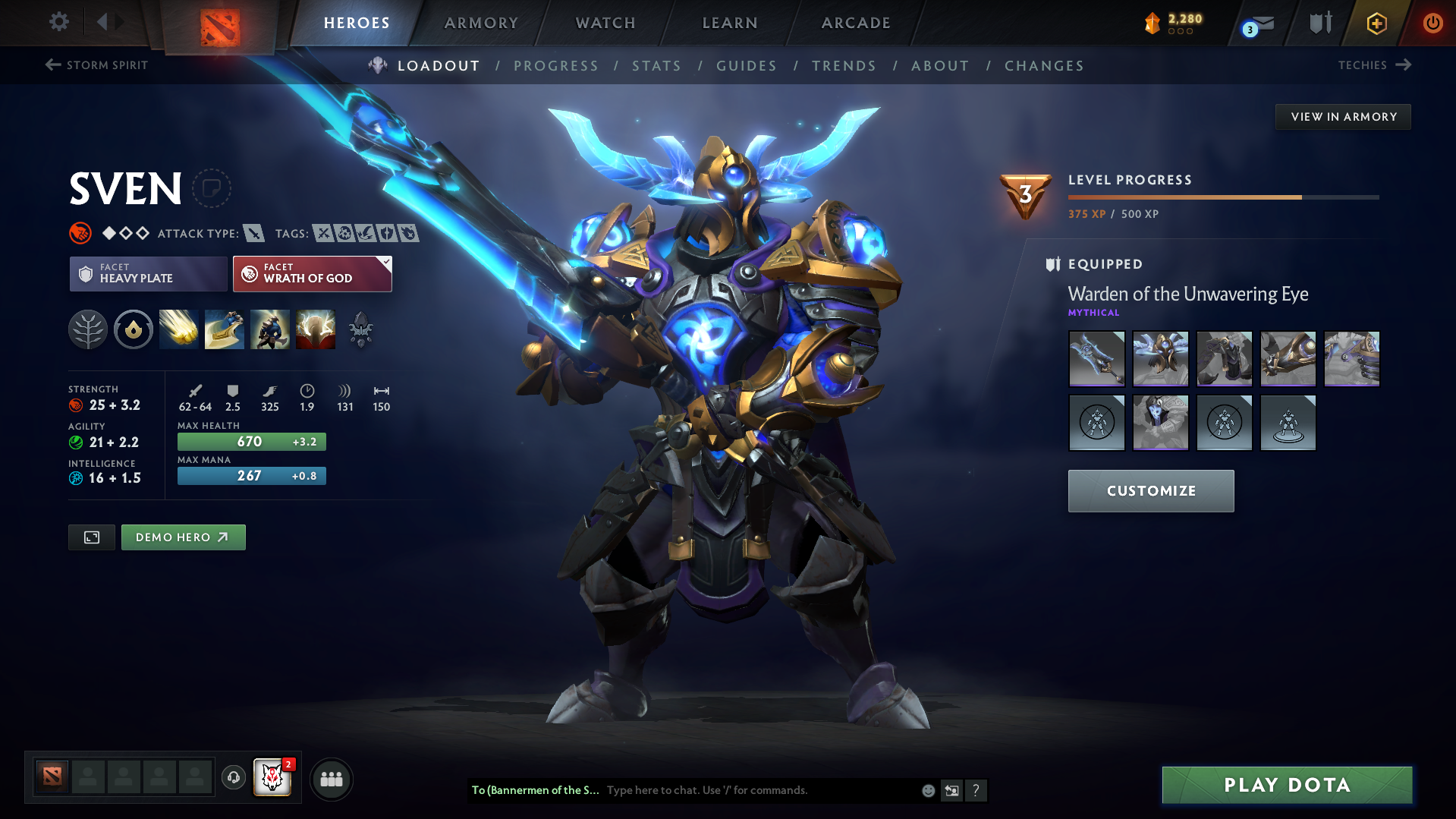The image size is (1456, 819).
Task: Click the DEMO HERO button
Action: (x=183, y=537)
